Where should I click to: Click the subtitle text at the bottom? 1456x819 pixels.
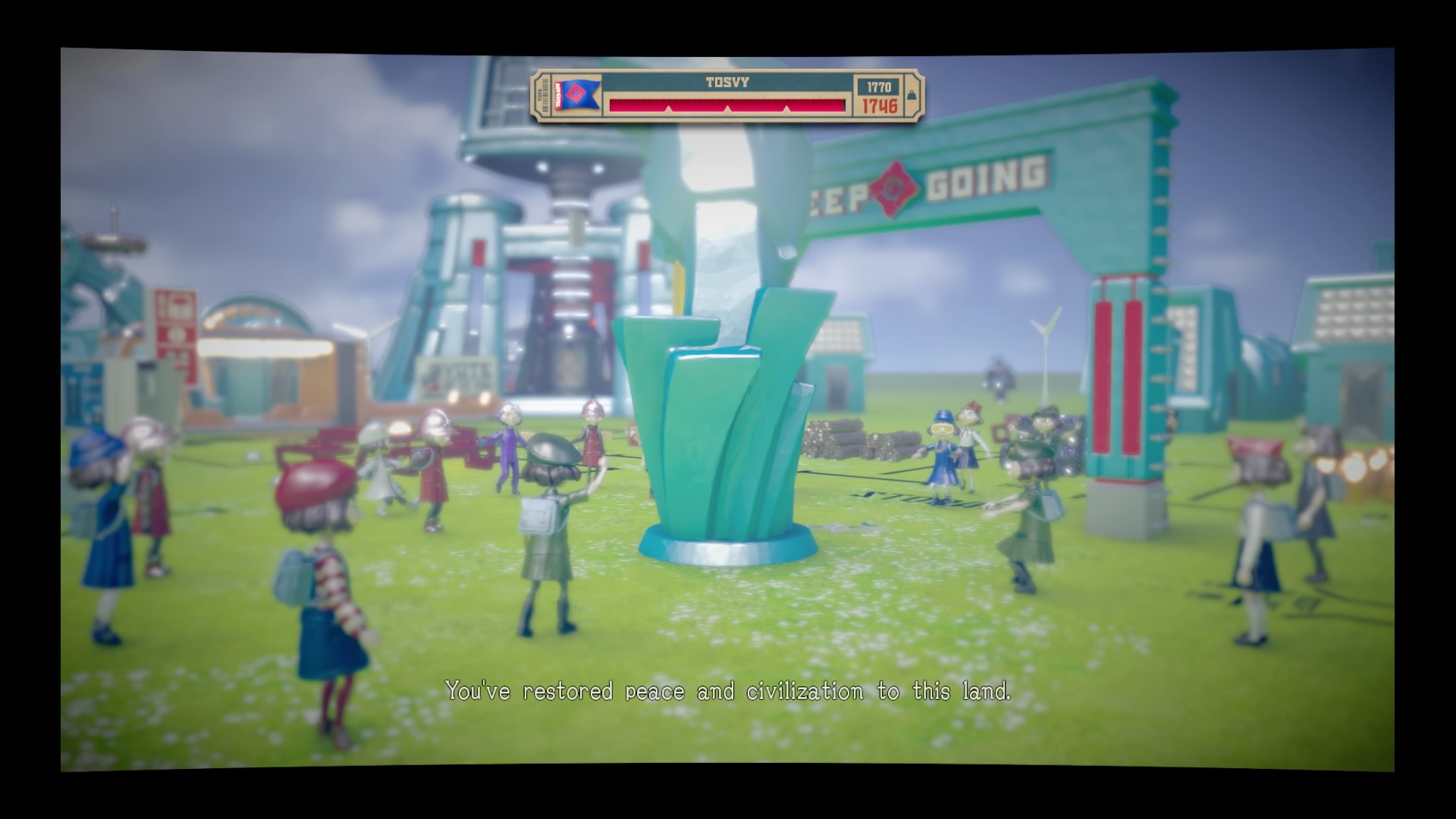coord(730,690)
